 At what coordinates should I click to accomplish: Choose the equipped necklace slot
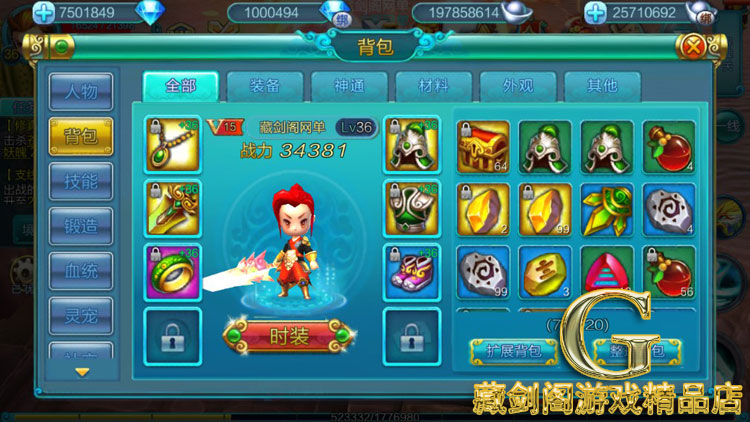tap(172, 146)
